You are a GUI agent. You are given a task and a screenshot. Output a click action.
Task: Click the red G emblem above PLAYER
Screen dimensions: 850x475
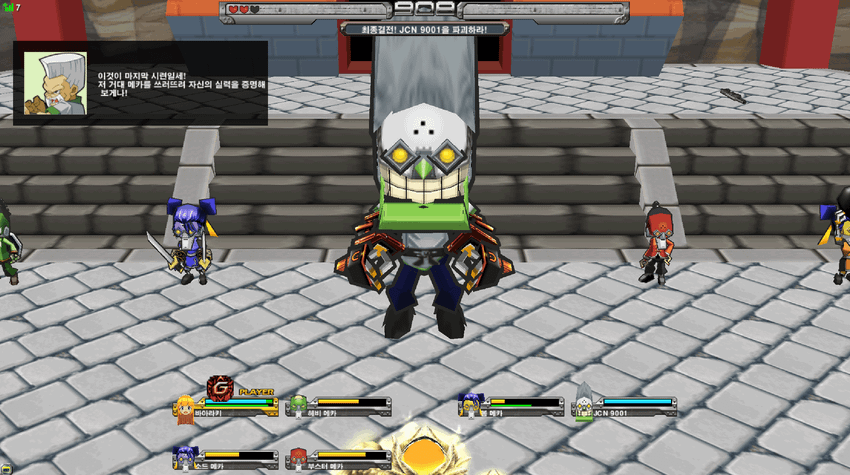220,388
